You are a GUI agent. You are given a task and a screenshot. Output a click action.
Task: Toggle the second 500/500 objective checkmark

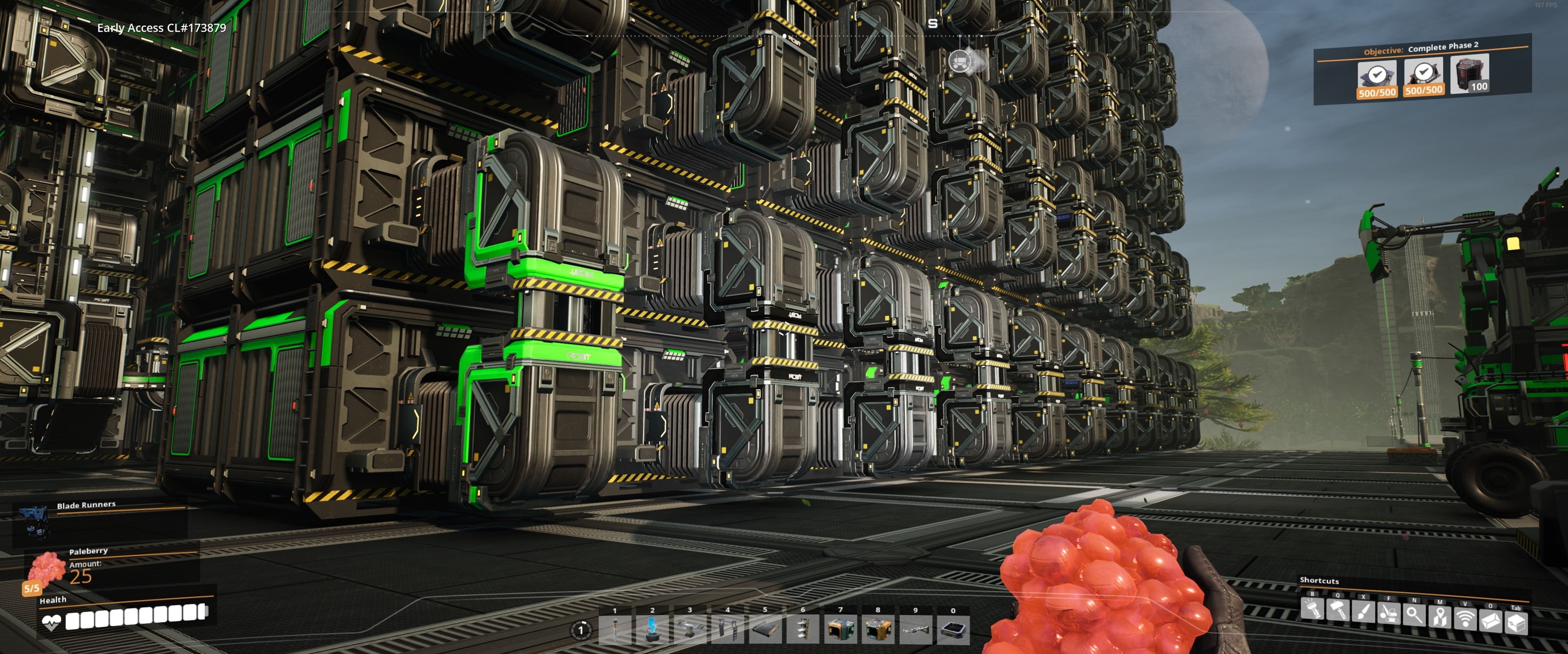pos(1424,71)
